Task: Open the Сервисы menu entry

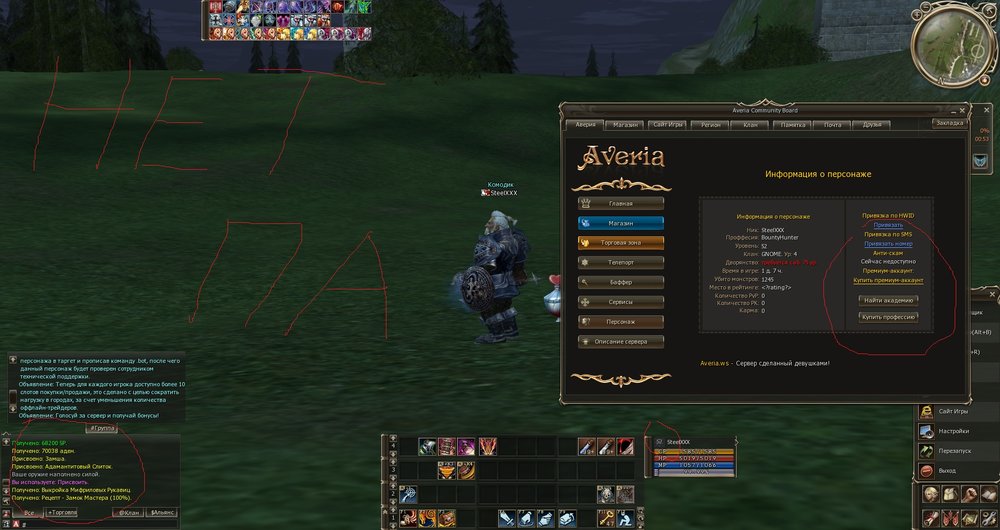Action: coord(620,301)
